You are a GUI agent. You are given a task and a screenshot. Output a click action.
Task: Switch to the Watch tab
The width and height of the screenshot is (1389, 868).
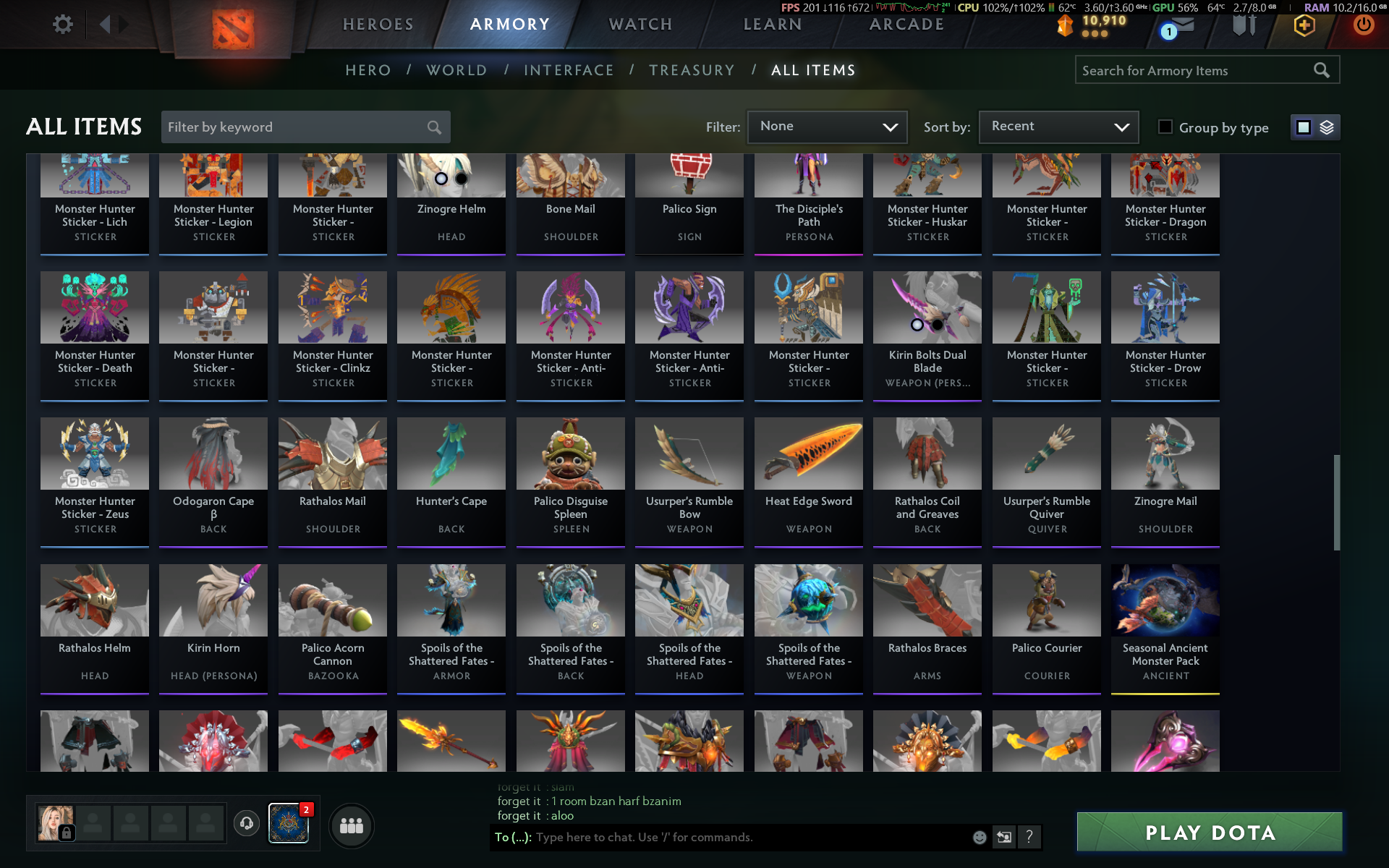point(640,25)
